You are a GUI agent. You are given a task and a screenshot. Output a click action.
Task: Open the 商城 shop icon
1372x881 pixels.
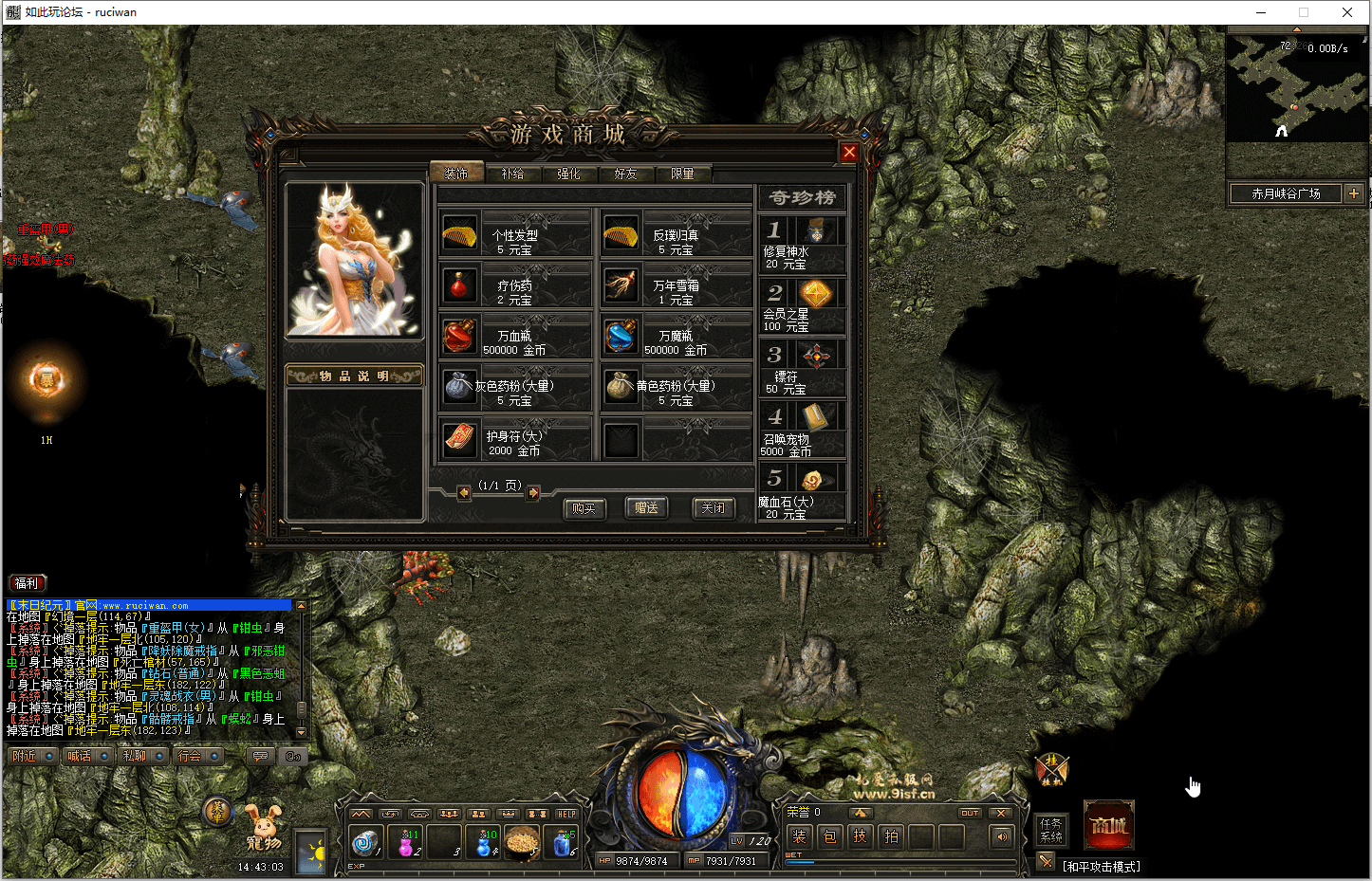(x=1108, y=826)
